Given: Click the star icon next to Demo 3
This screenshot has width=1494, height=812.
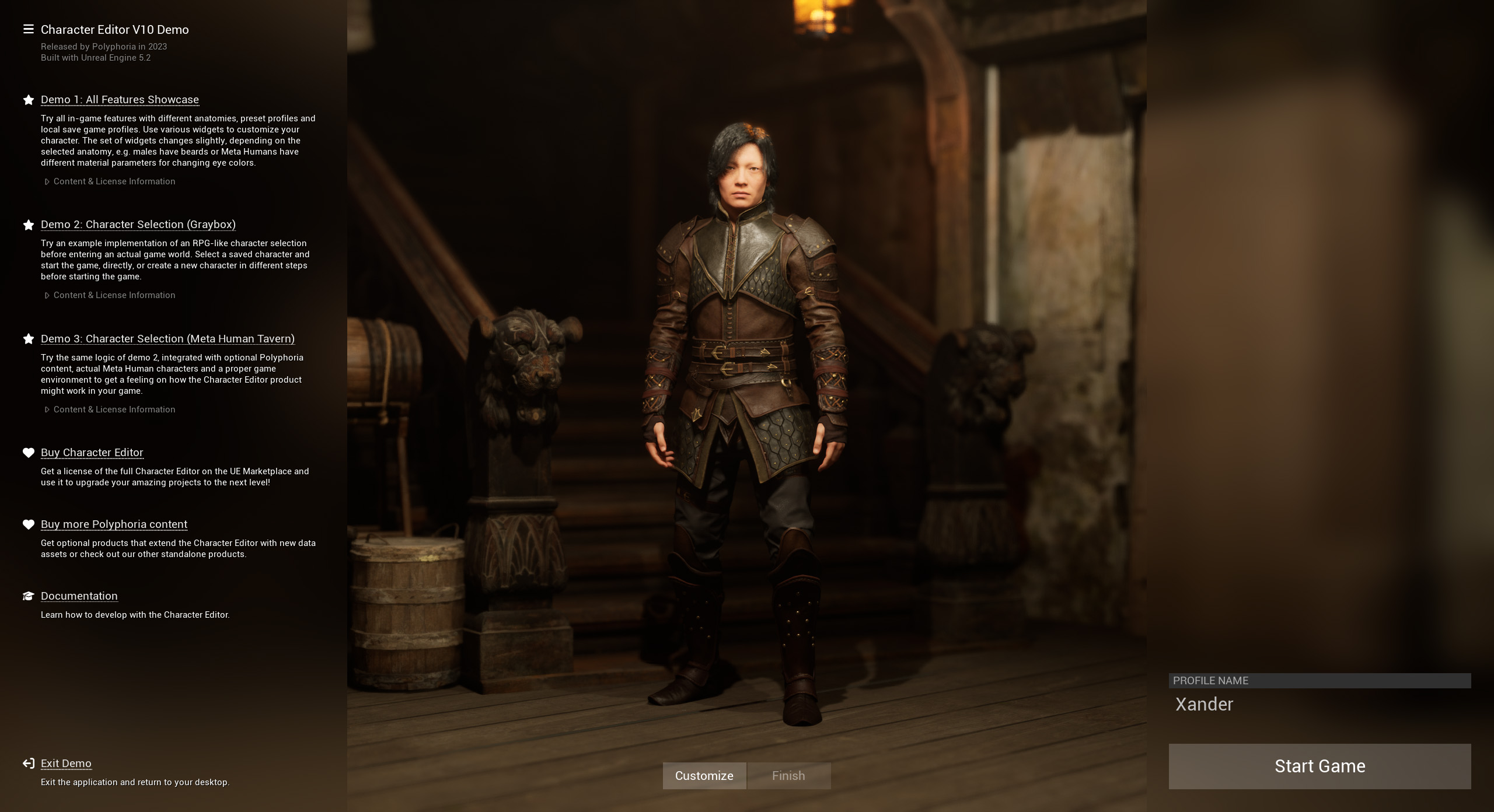Looking at the screenshot, I should (x=28, y=338).
